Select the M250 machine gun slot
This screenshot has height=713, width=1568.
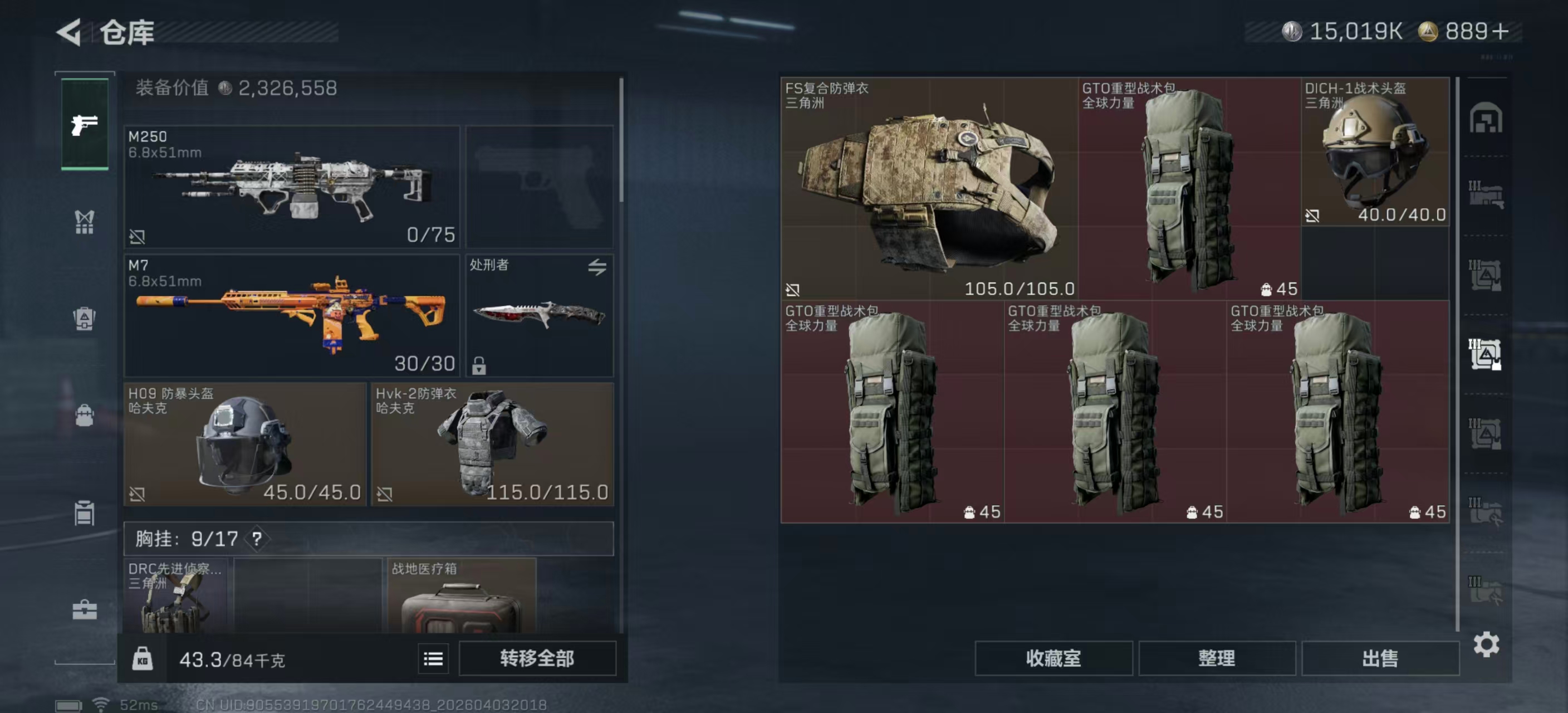pyautogui.click(x=292, y=186)
